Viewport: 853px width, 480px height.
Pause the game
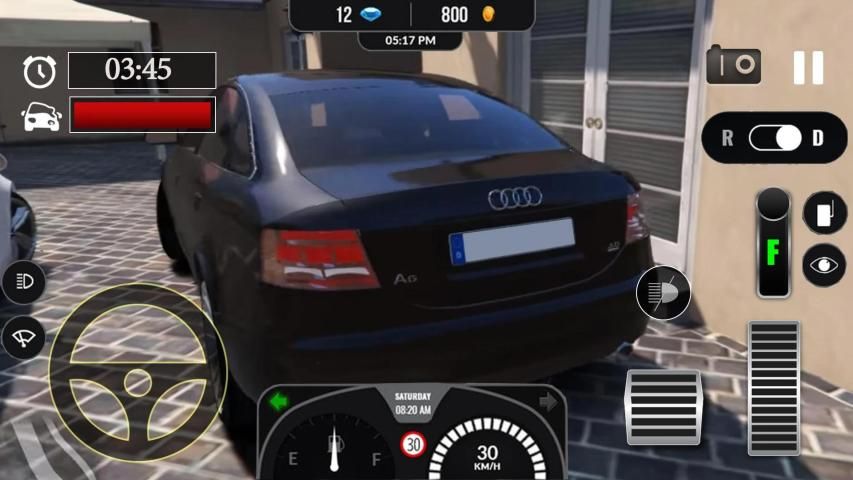[808, 67]
